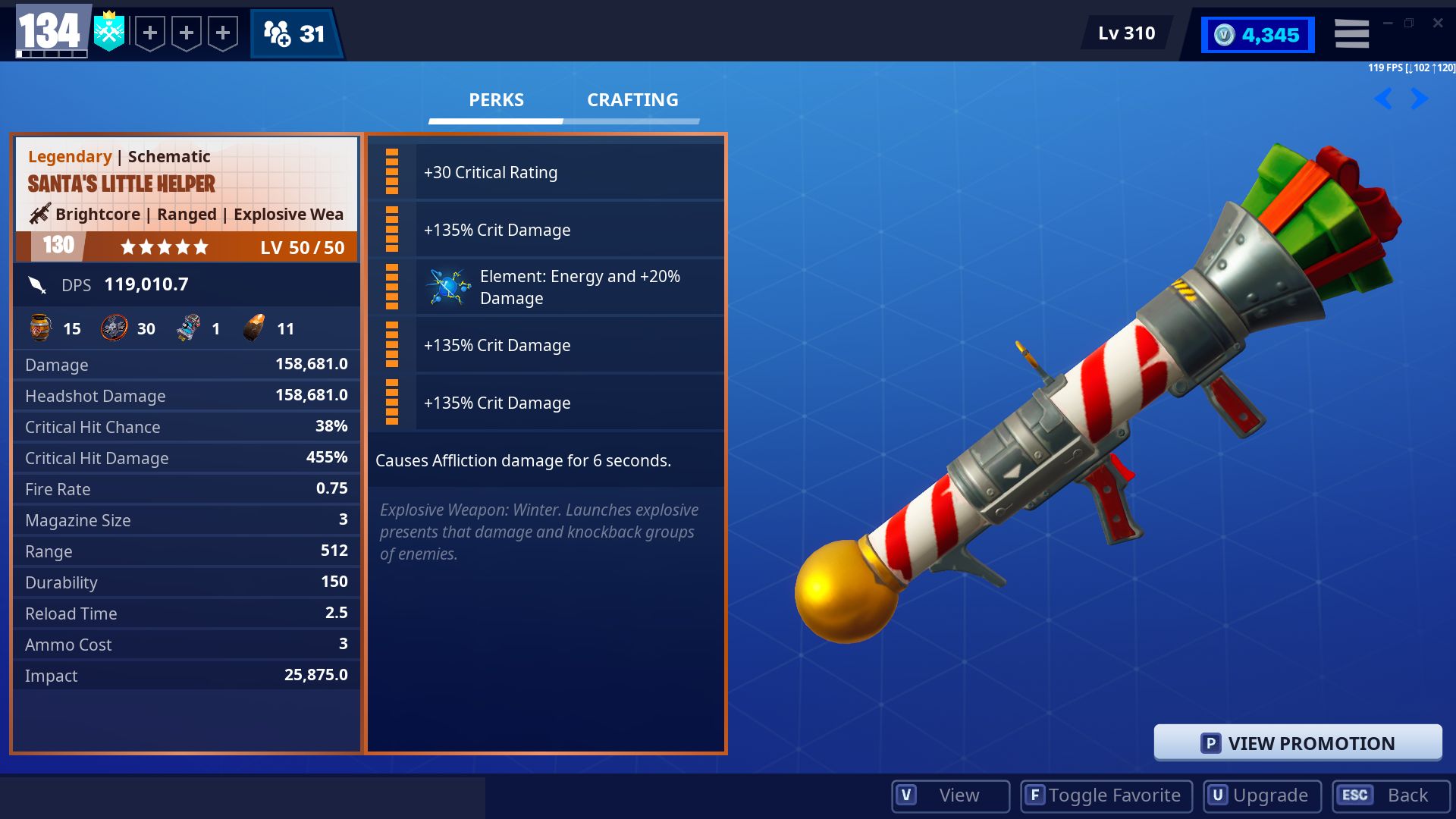Click Upgrade at the bottom bar

1261,795
